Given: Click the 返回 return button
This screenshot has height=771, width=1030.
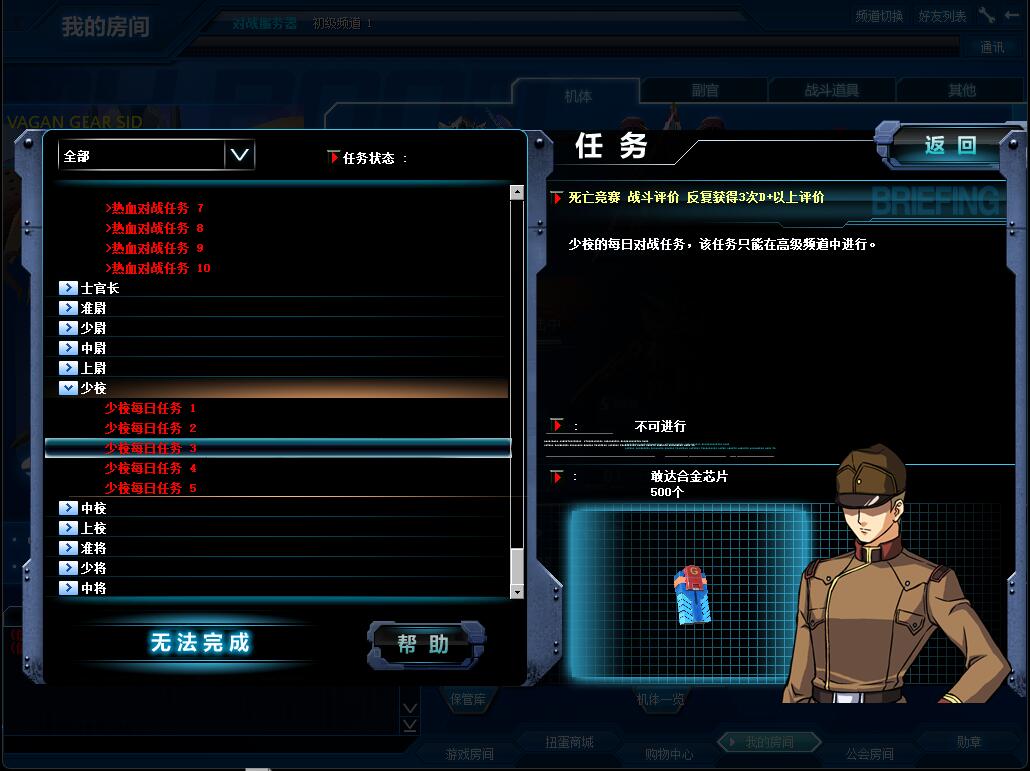Looking at the screenshot, I should tap(948, 146).
